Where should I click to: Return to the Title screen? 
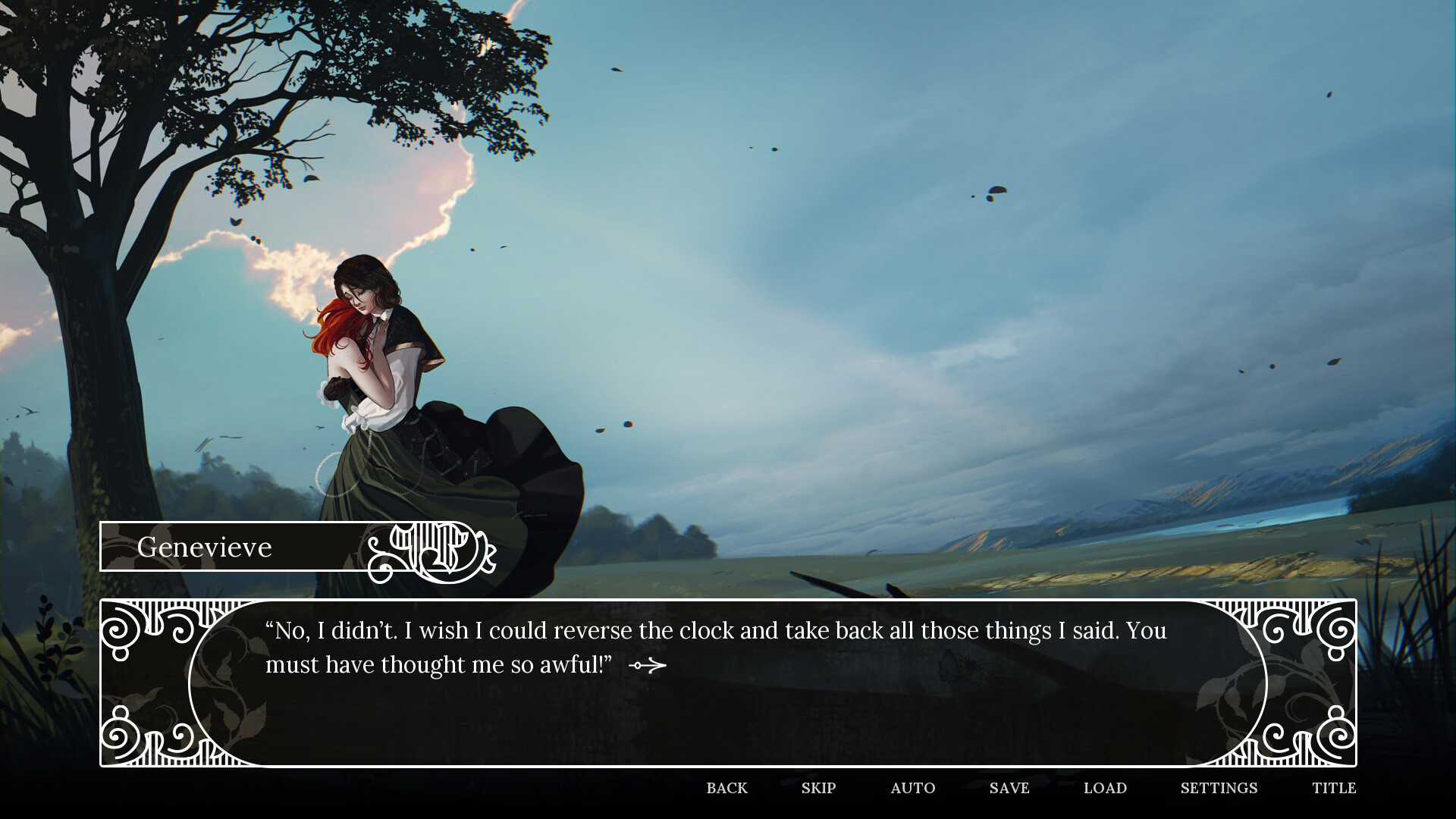point(1333,788)
